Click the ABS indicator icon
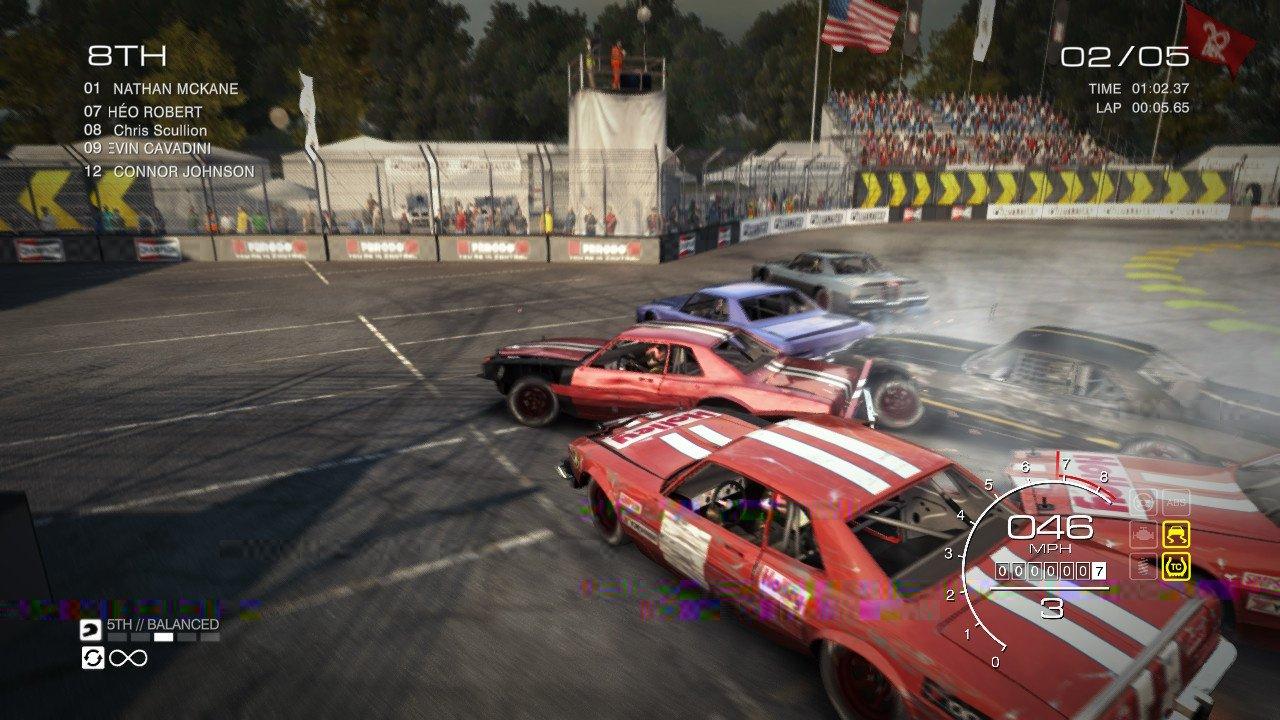The width and height of the screenshot is (1280, 720). coord(1175,502)
